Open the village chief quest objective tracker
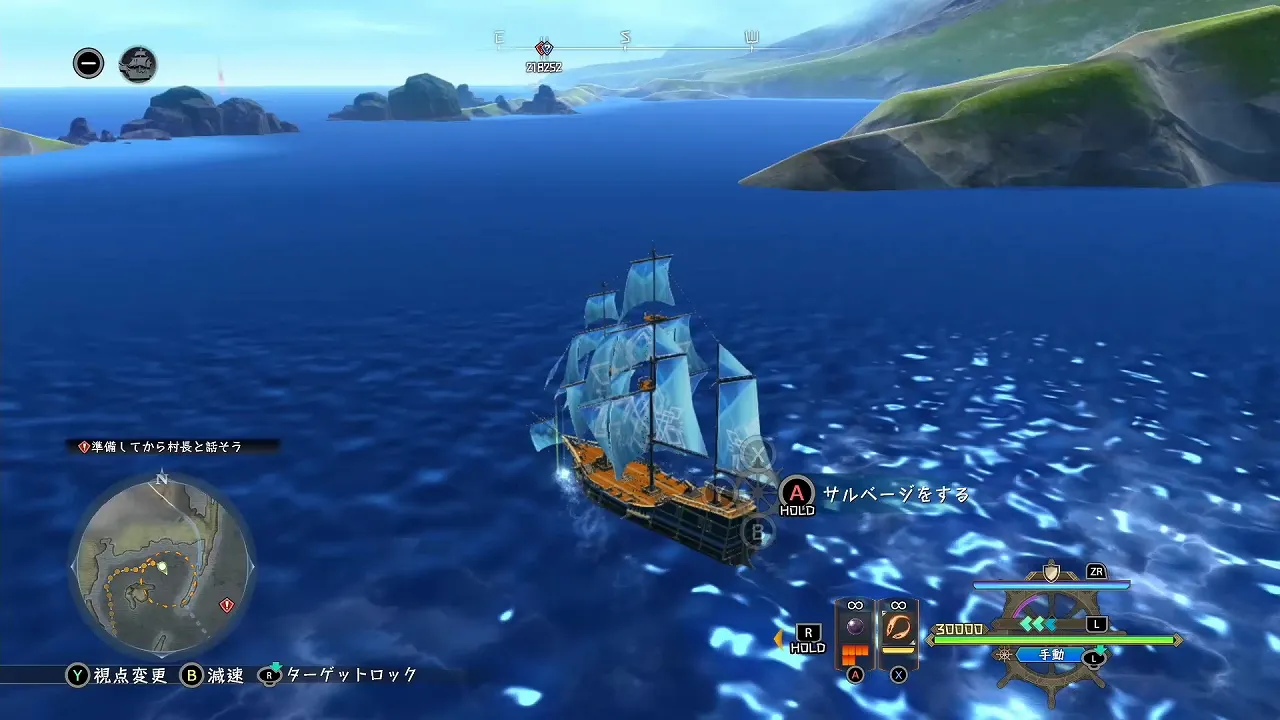1280x720 pixels. pos(168,447)
